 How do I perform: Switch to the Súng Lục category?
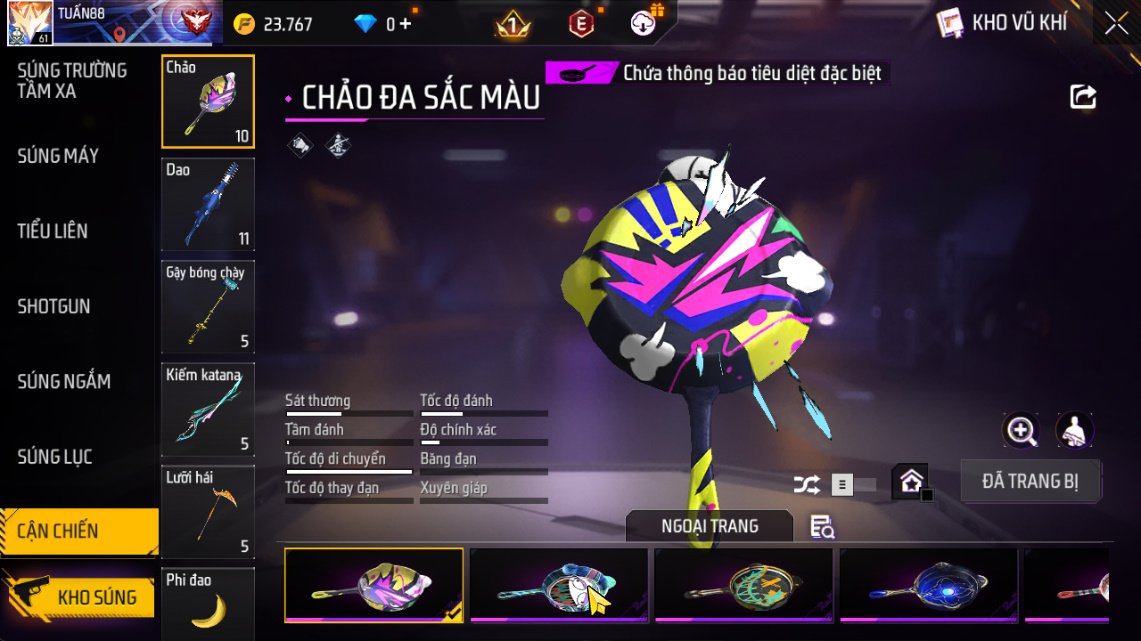coord(55,457)
